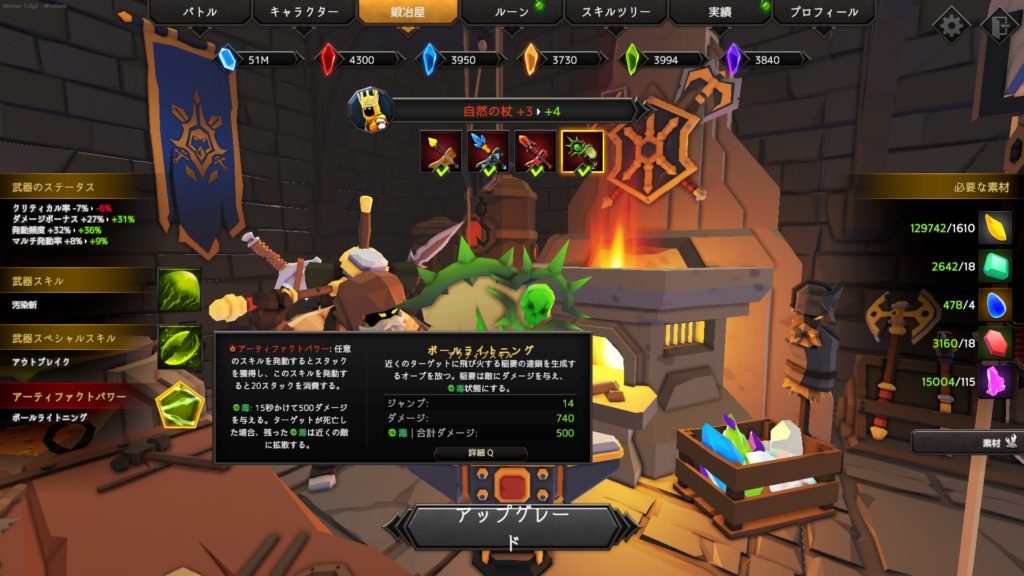The height and width of the screenshot is (576, 1024).
Task: Show the 実績 achievements tab
Action: pos(720,13)
